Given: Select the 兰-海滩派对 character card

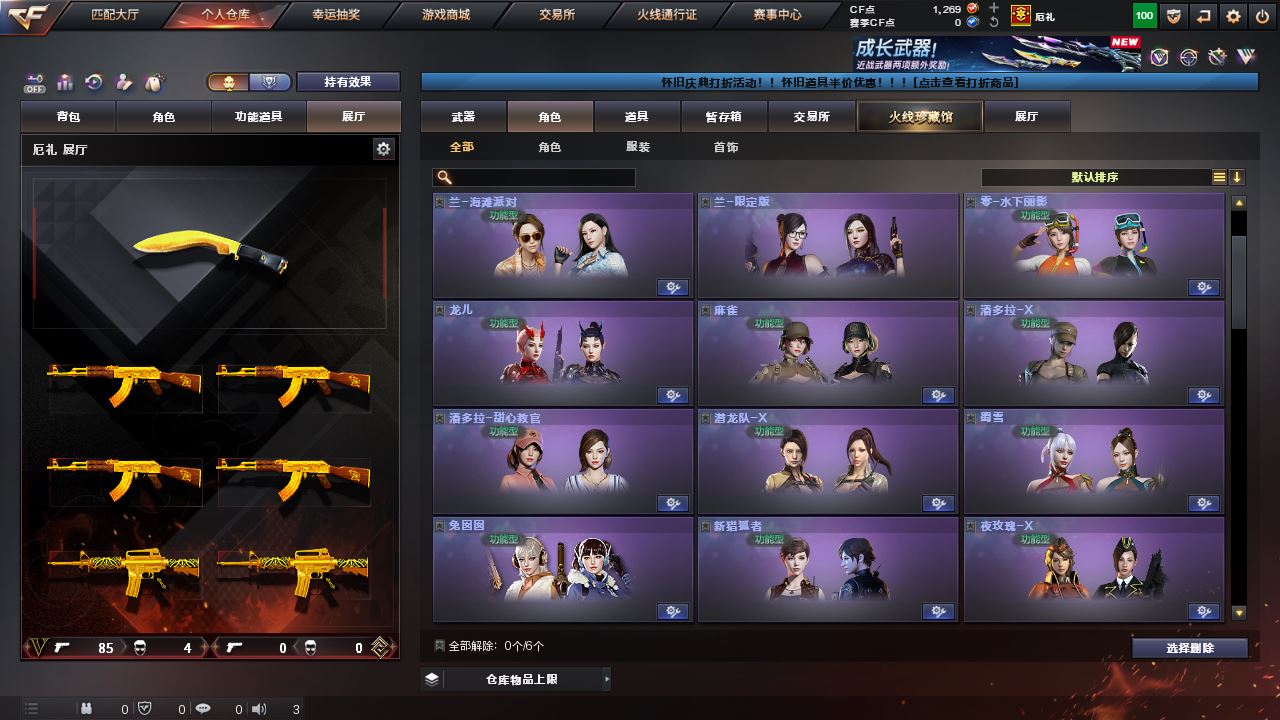Looking at the screenshot, I should pos(562,244).
